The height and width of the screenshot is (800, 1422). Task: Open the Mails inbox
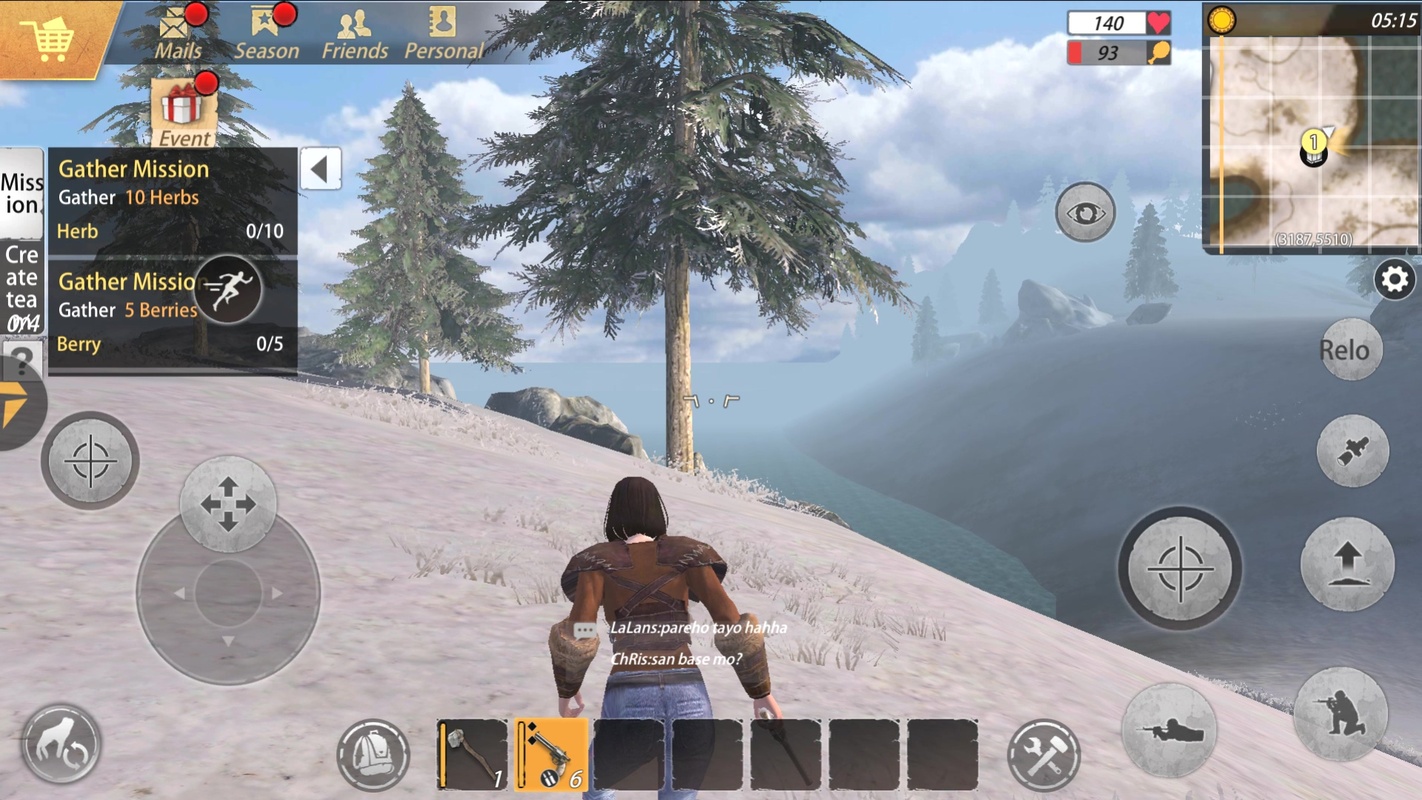pyautogui.click(x=178, y=33)
